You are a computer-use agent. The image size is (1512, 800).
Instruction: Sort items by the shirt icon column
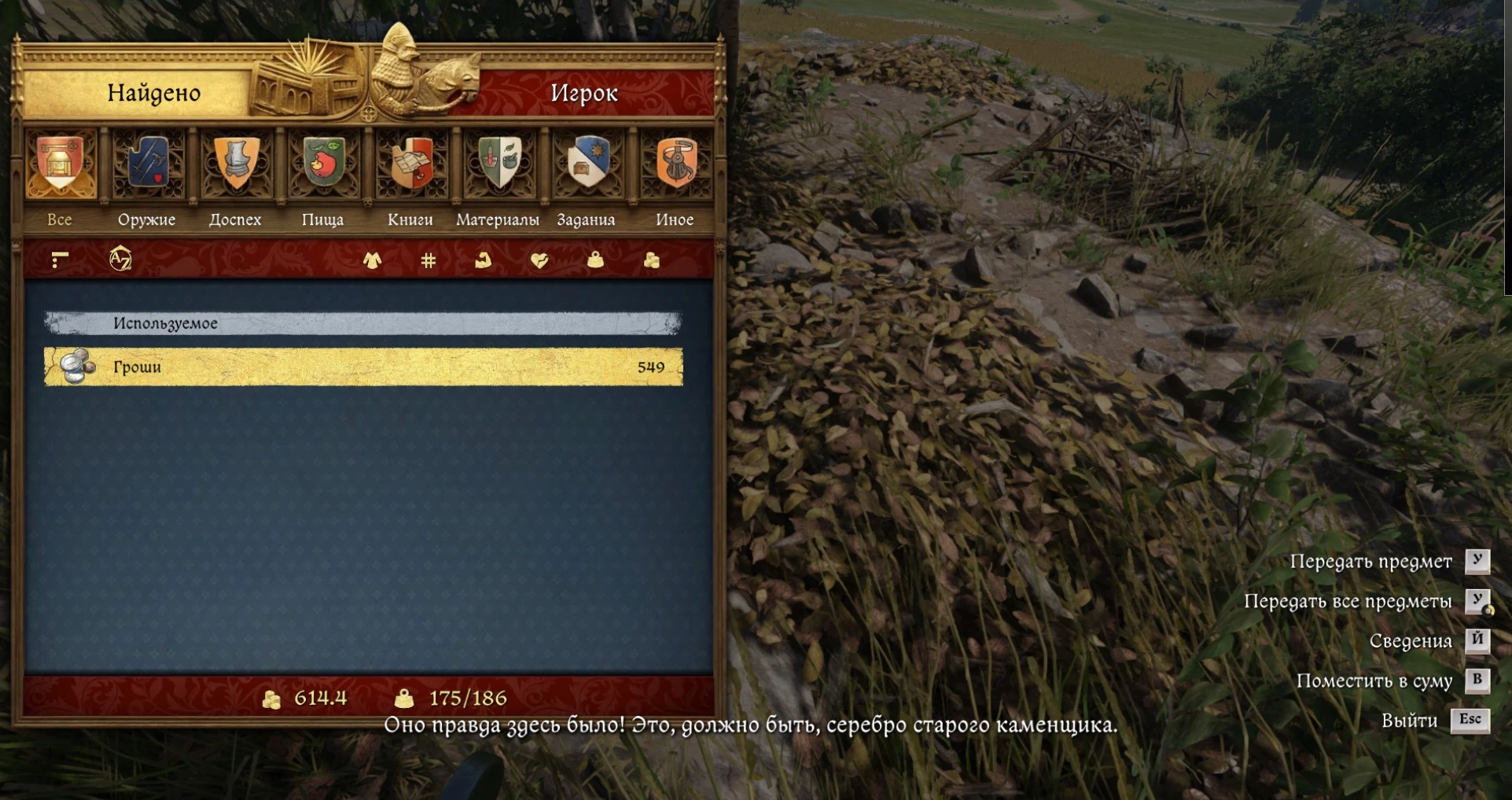373,260
